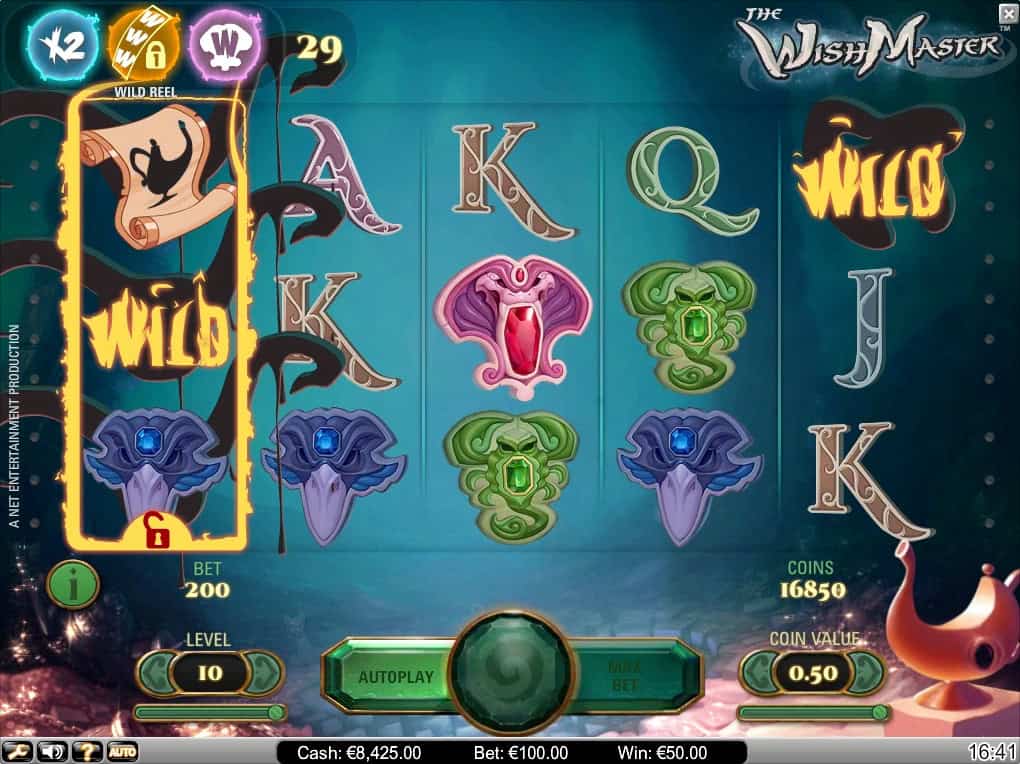Open help with the question mark icon

[x=86, y=751]
